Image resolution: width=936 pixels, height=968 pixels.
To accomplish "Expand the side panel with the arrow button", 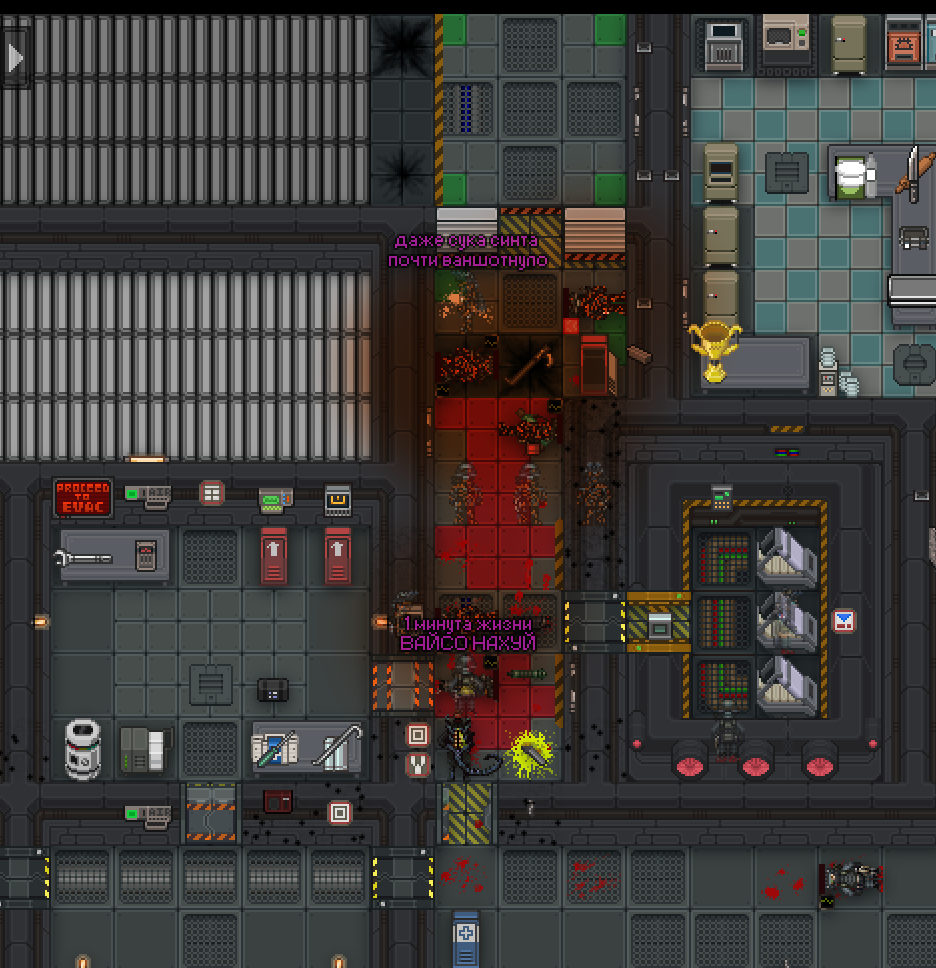I will click(15, 58).
